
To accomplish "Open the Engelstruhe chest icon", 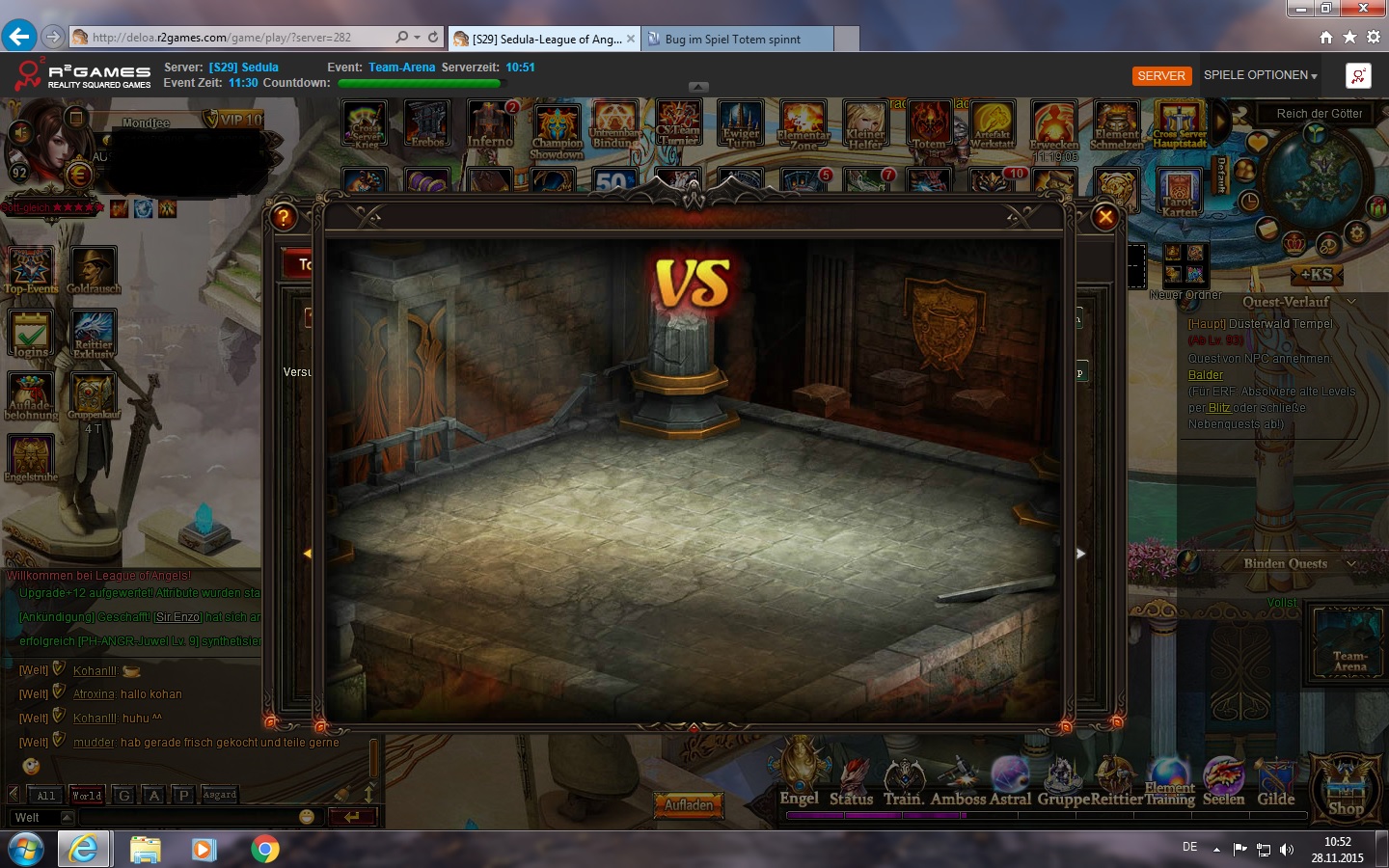I will click(30, 458).
